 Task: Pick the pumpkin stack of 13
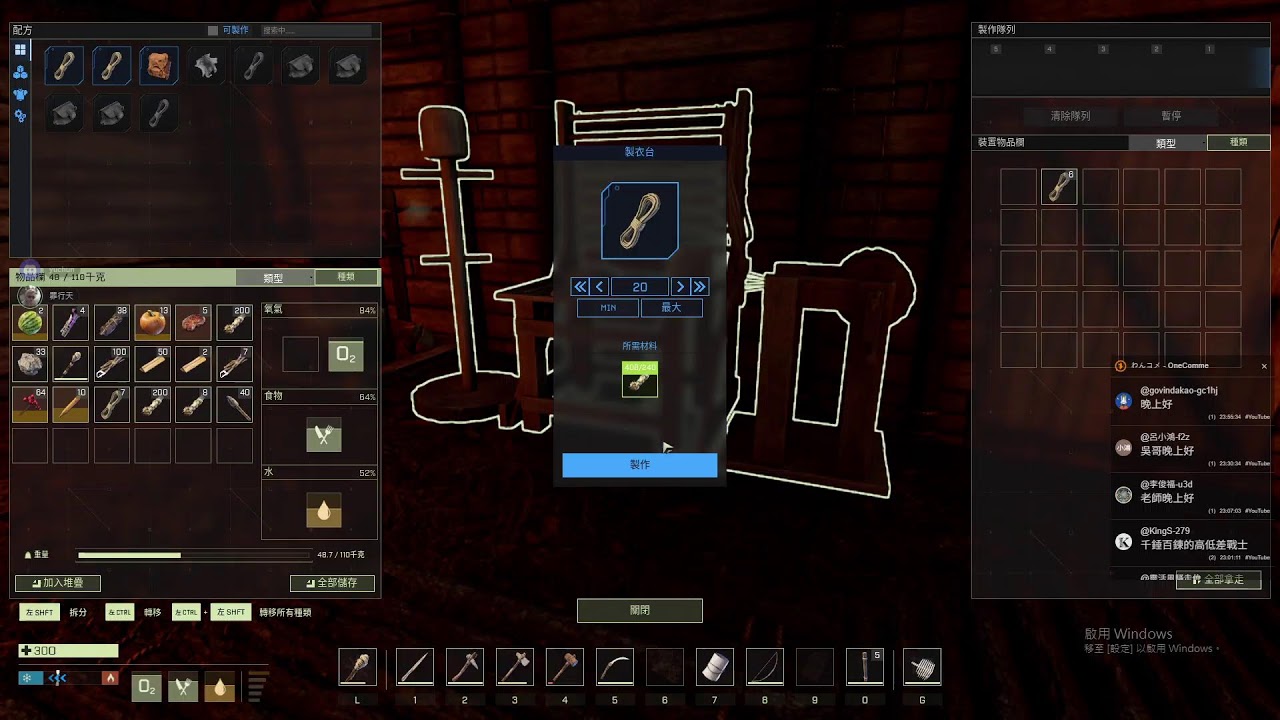point(152,323)
